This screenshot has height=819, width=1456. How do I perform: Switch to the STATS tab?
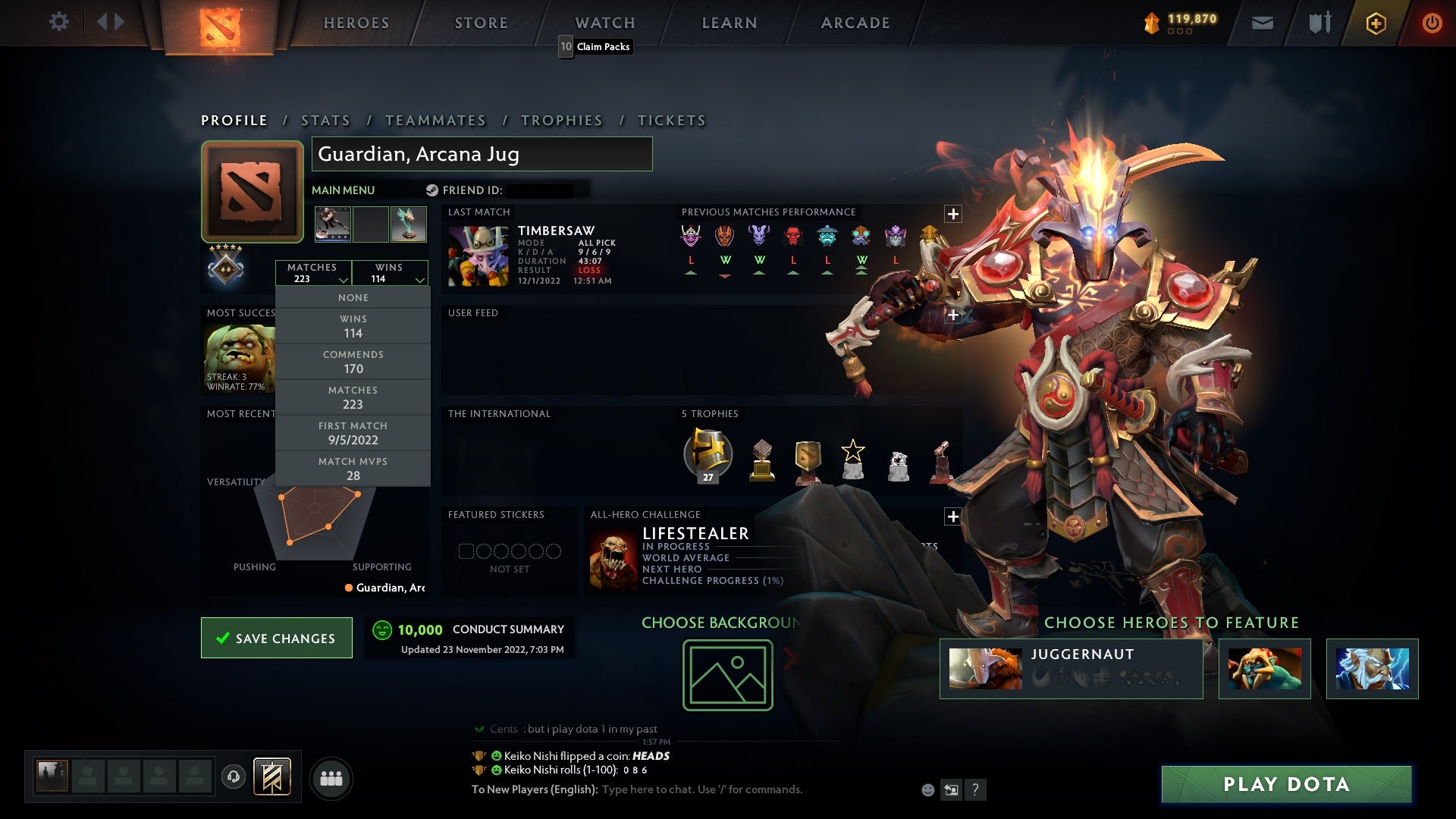(325, 120)
